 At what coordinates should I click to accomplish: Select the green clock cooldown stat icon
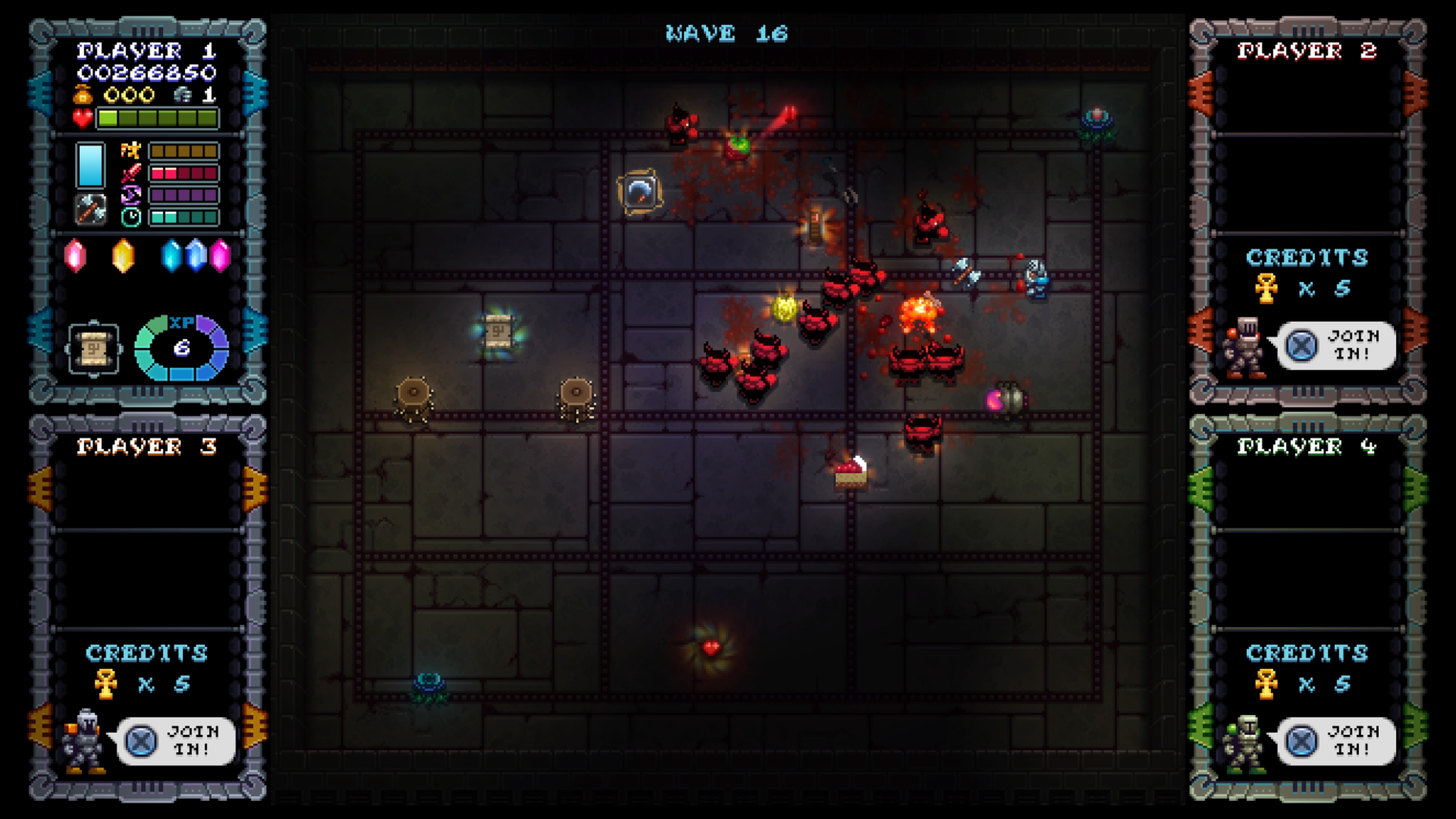click(131, 217)
